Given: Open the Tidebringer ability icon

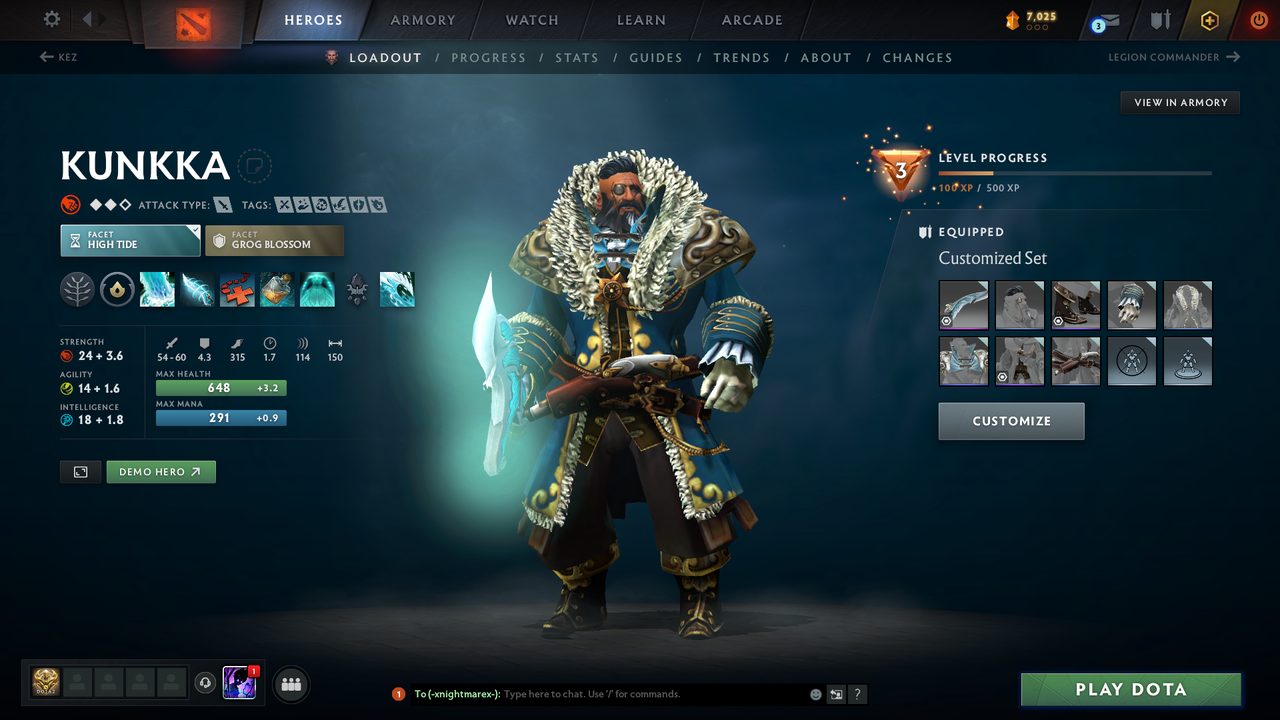Looking at the screenshot, I should pyautogui.click(x=197, y=289).
